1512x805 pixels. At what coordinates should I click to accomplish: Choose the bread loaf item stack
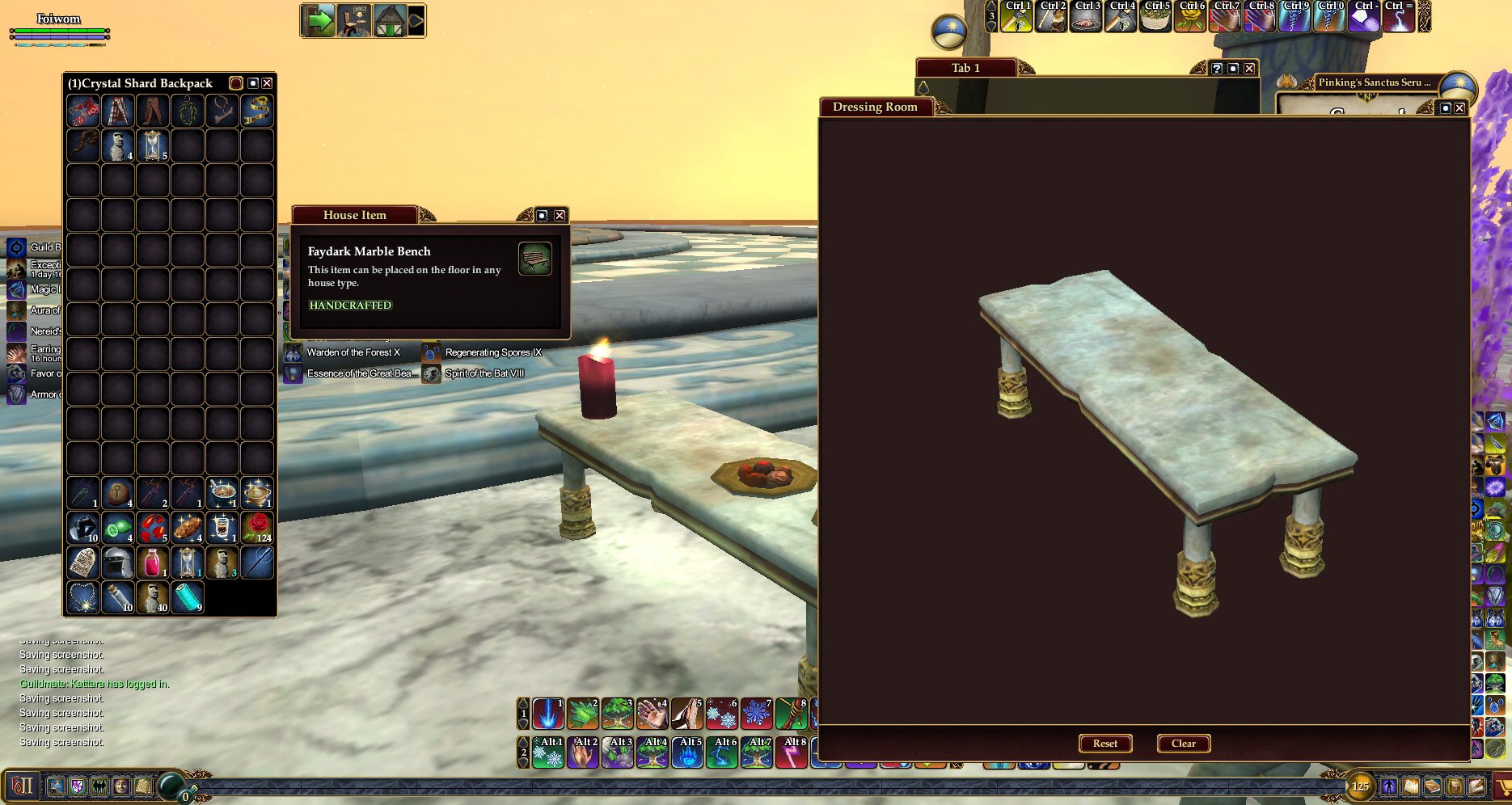[x=187, y=527]
